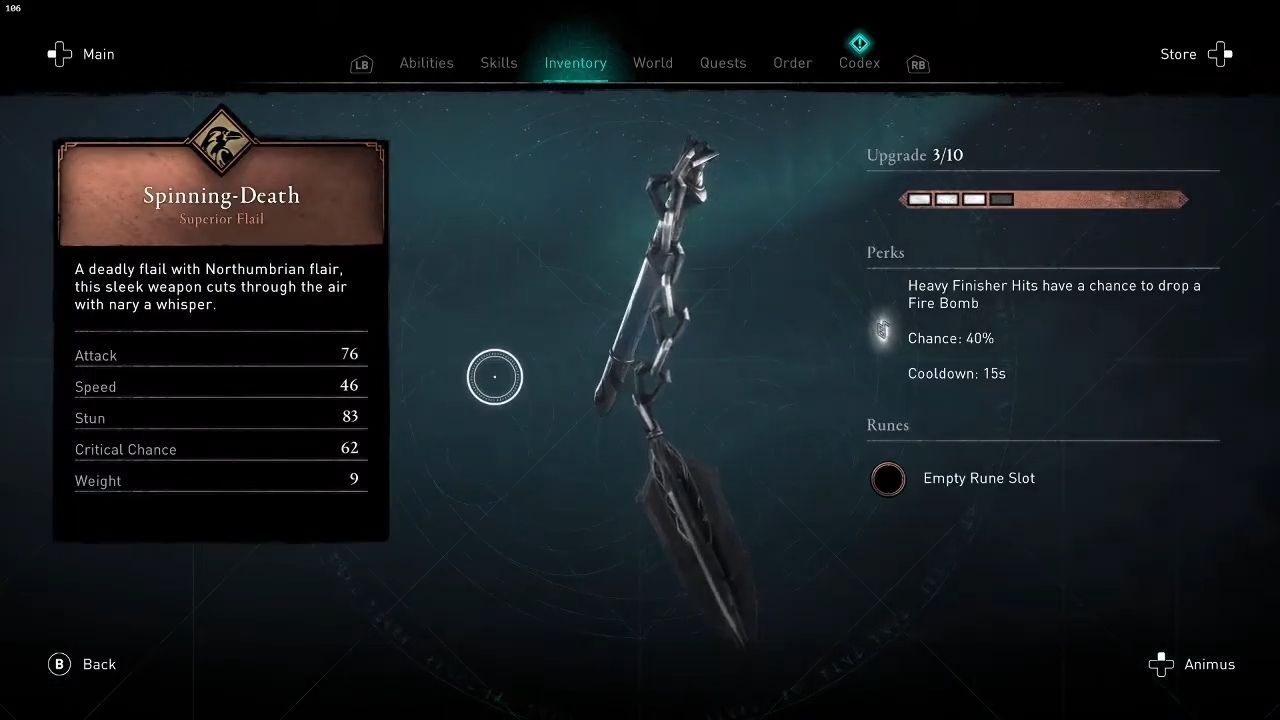Click the circular reticle beside the flail model
The image size is (1280, 720).
(495, 376)
